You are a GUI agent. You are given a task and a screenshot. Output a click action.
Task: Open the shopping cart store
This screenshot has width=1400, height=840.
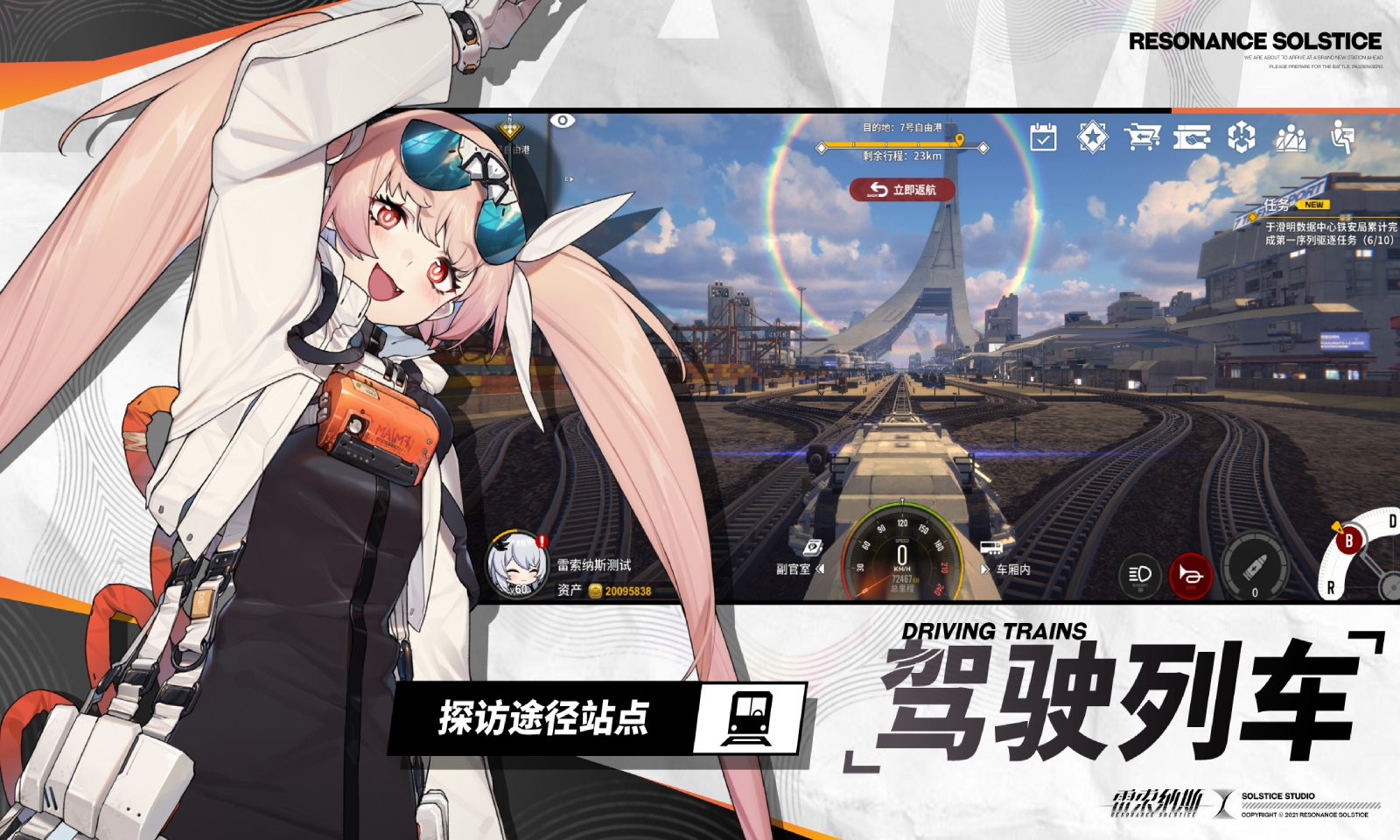[x=1142, y=136]
